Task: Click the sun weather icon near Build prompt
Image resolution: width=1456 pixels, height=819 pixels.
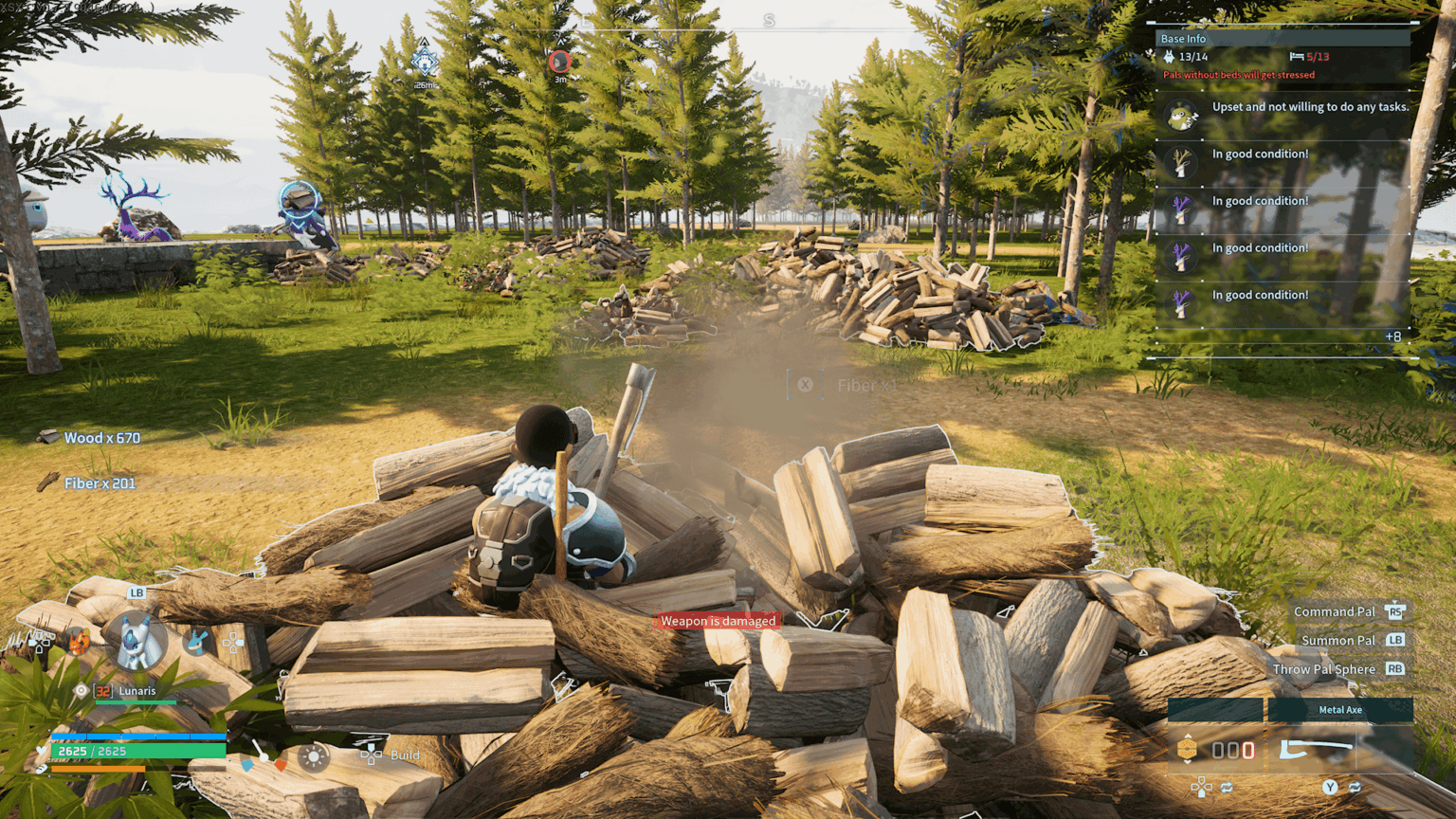Action: click(x=311, y=758)
